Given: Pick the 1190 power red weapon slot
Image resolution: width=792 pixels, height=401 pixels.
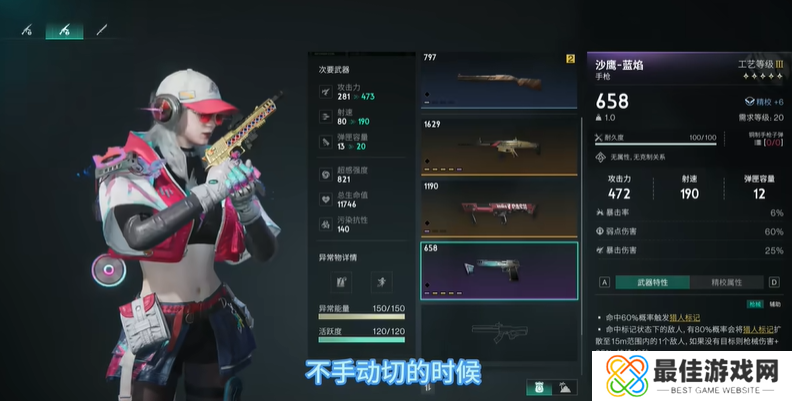Looking at the screenshot, I should click(498, 208).
